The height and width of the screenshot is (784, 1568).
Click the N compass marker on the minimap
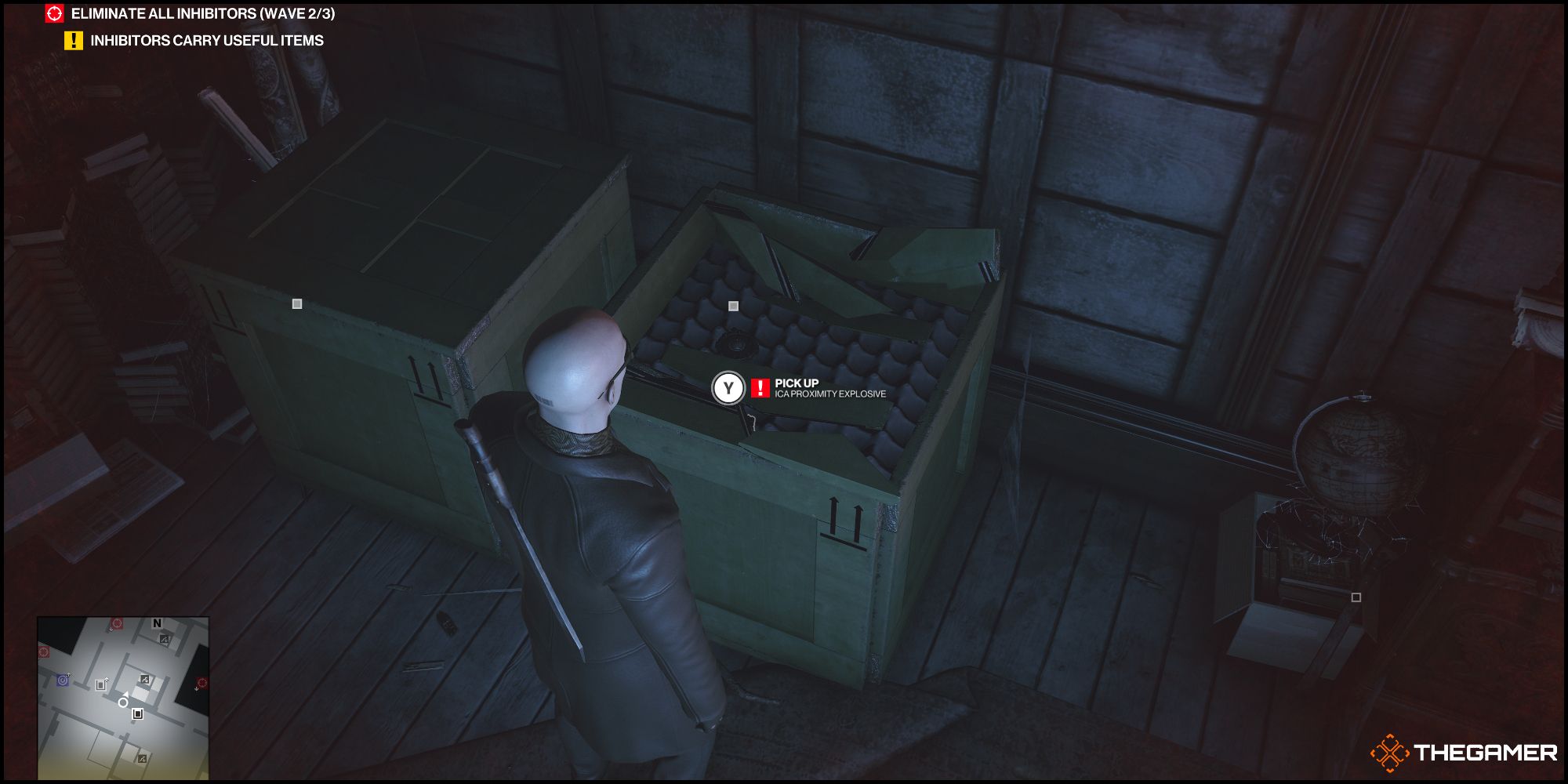tap(157, 622)
